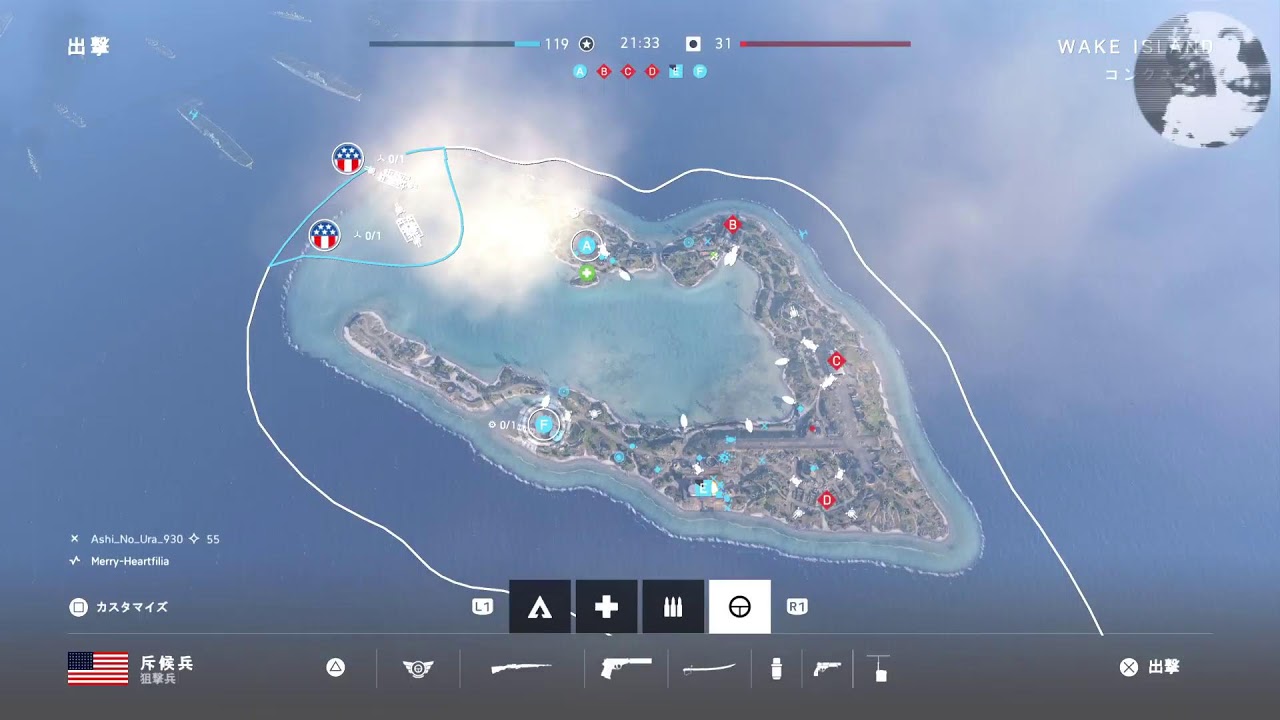Screen dimensions: 1280x720
Task: Open the カスタマイズ customize option
Action: click(x=119, y=607)
